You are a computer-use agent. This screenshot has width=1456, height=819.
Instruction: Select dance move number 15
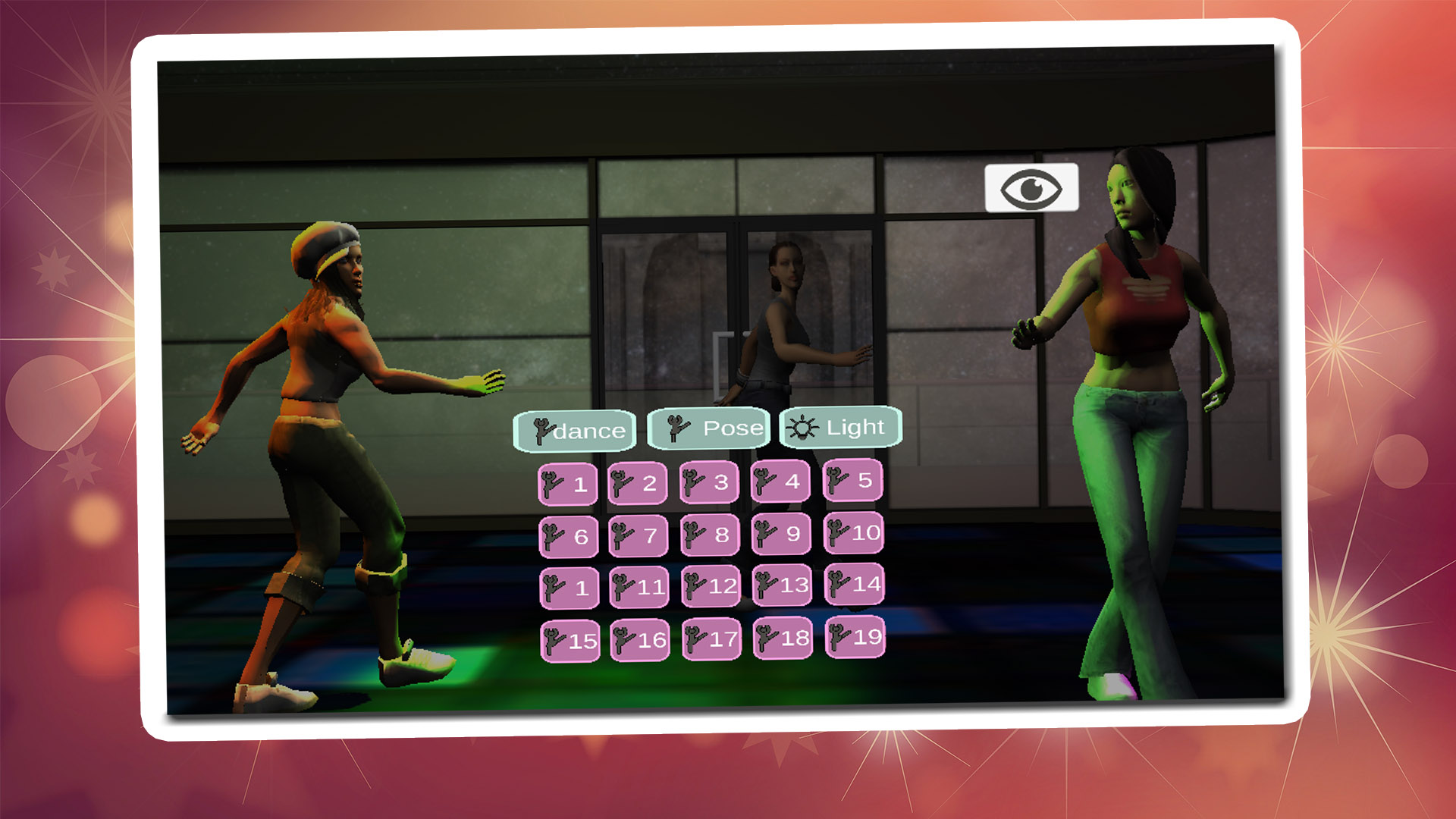click(567, 639)
